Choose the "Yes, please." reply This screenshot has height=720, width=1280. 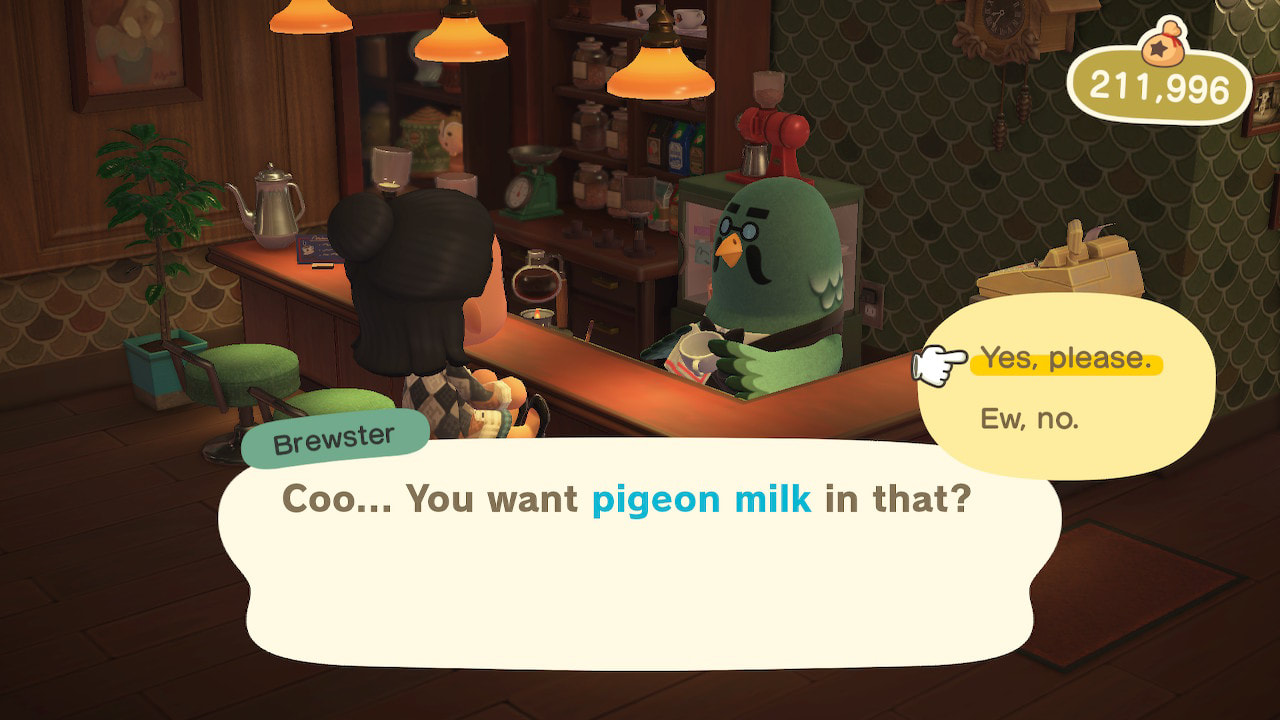[x=1064, y=359]
